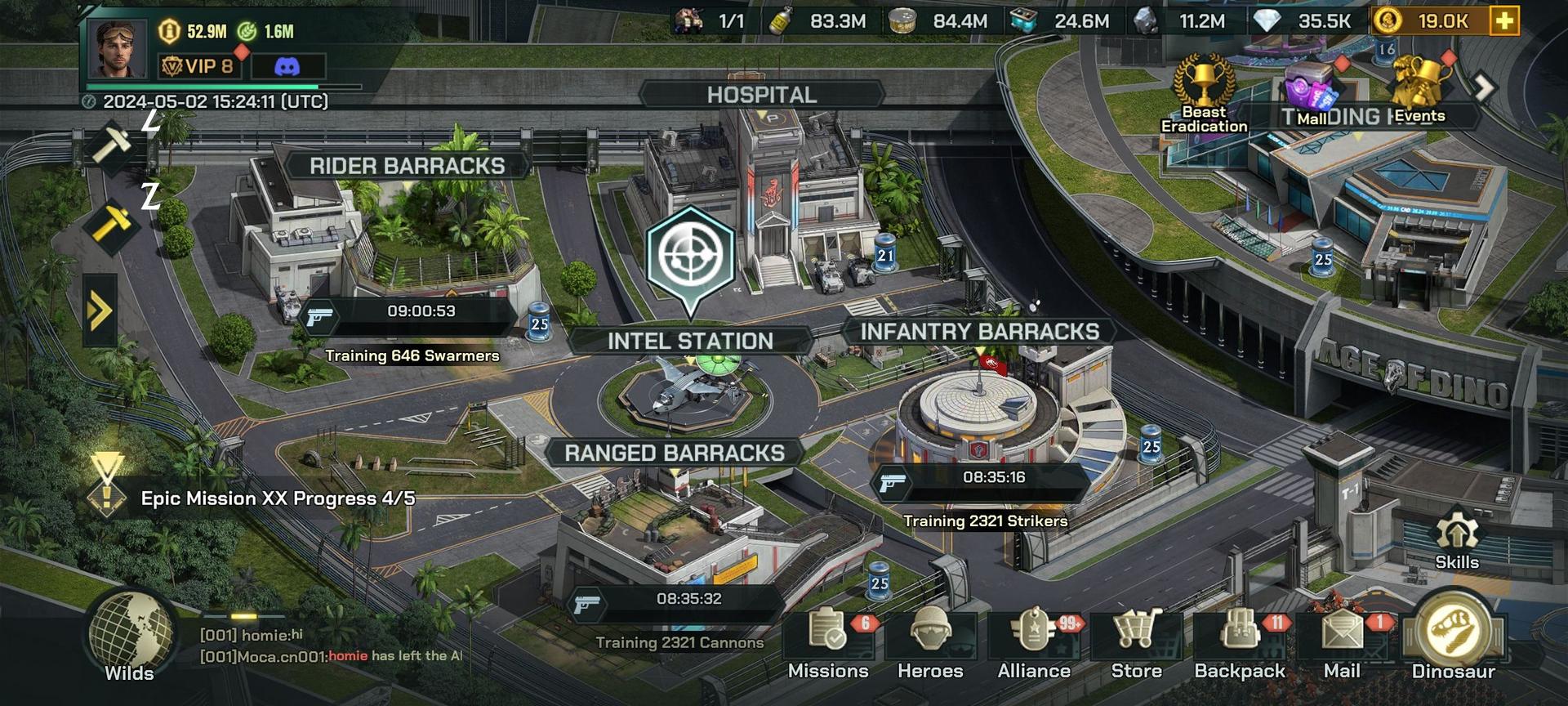Open the alliance chat box
Viewport: 1568px width, 706px height.
(331, 646)
